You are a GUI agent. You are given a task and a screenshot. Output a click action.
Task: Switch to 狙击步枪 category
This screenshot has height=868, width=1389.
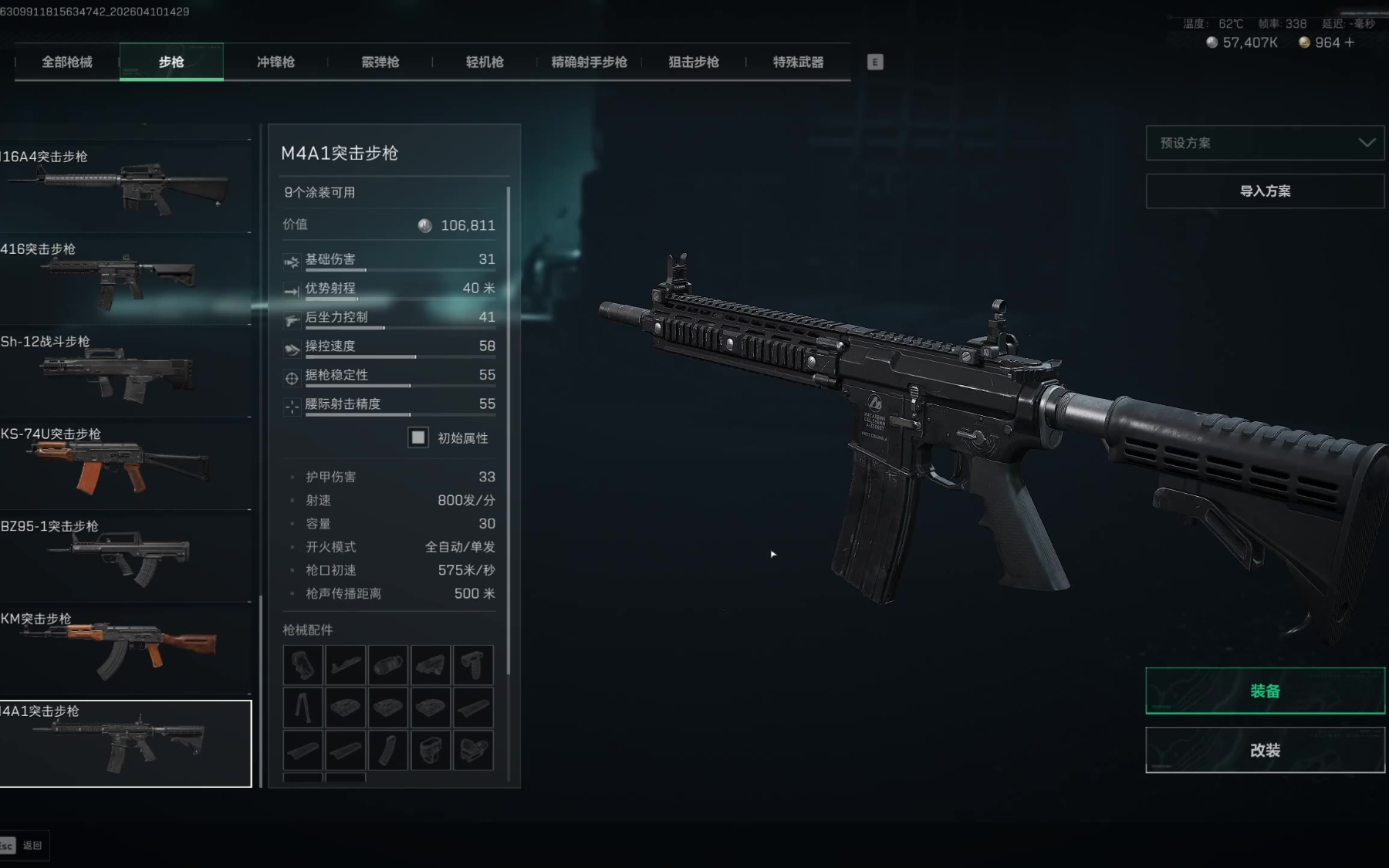coord(694,62)
